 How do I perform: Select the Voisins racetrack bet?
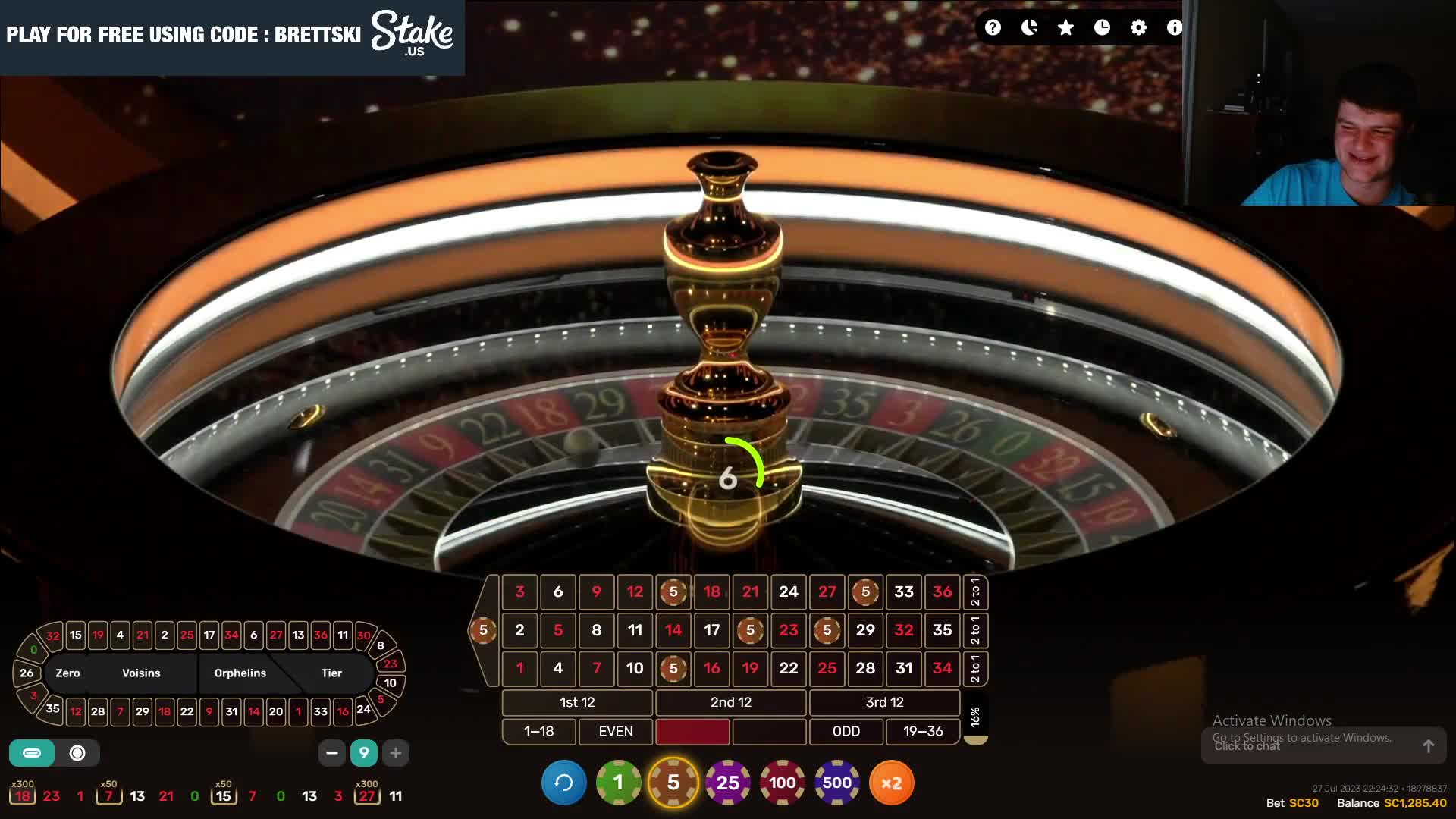click(141, 673)
